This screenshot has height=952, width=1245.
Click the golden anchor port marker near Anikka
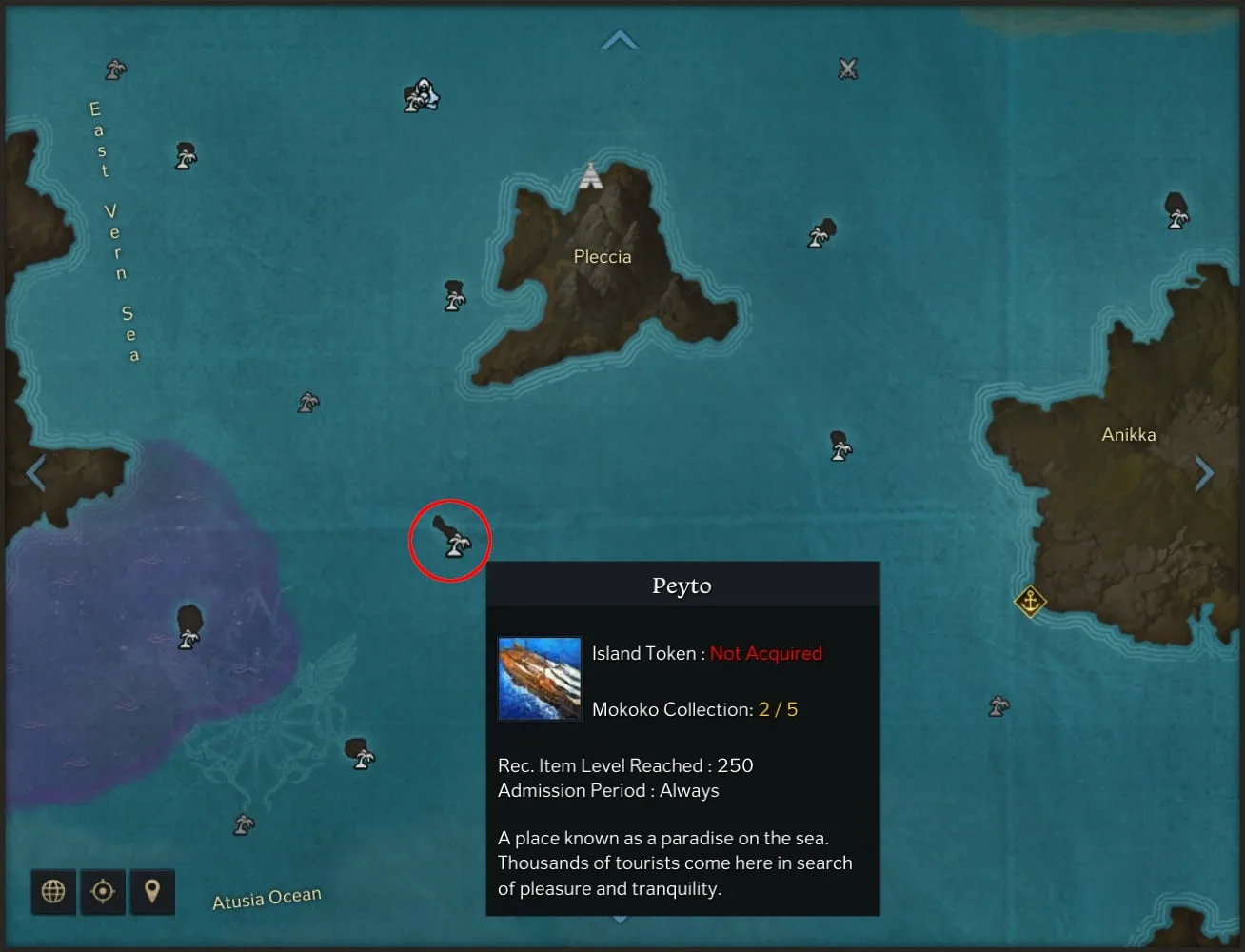point(1029,601)
